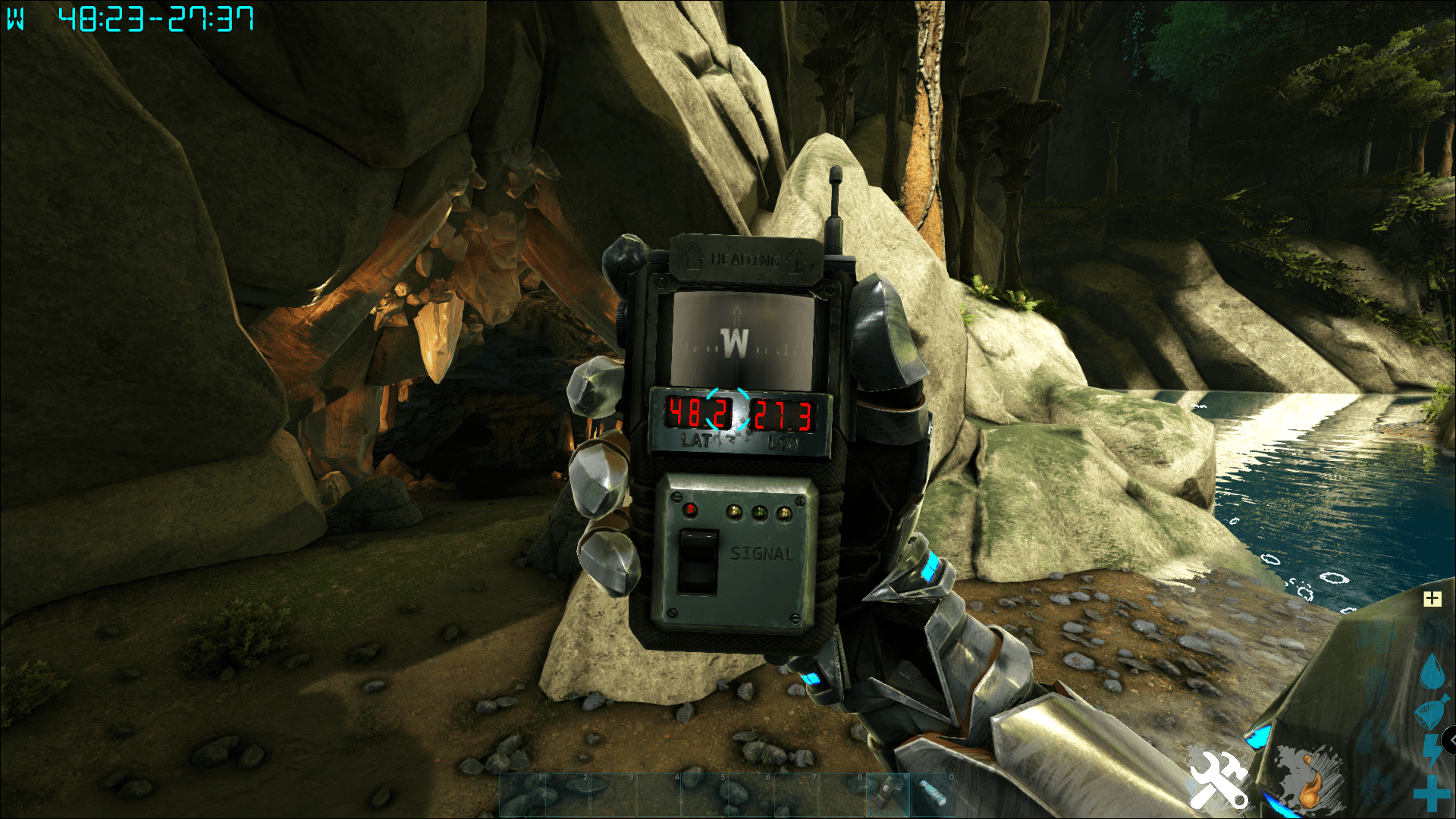Viewport: 1456px width, 819px height.
Task: Click the left chevron on screen edge
Action: pos(1451,739)
